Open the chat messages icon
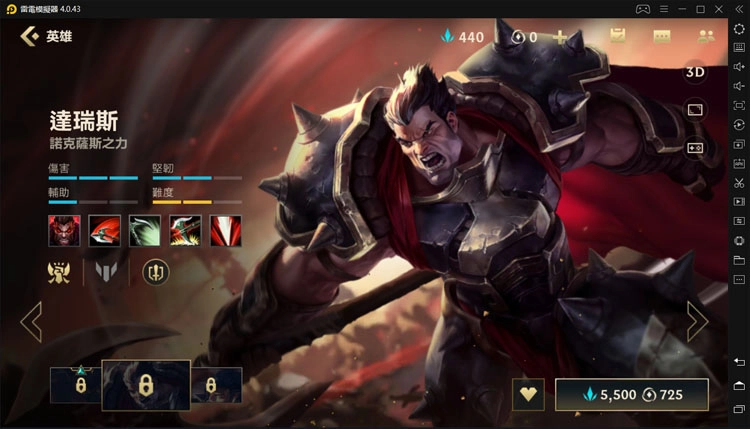This screenshot has height=429, width=750. pos(662,37)
